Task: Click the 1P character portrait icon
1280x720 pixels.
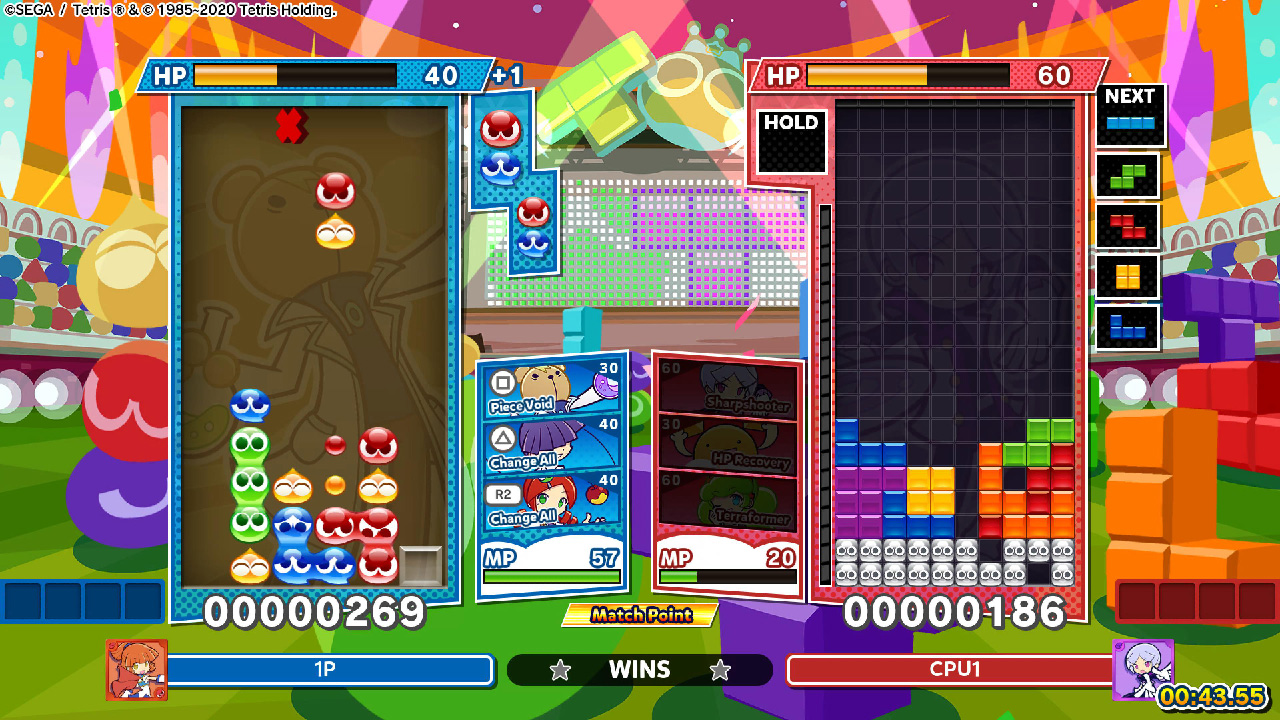Action: pos(137,670)
